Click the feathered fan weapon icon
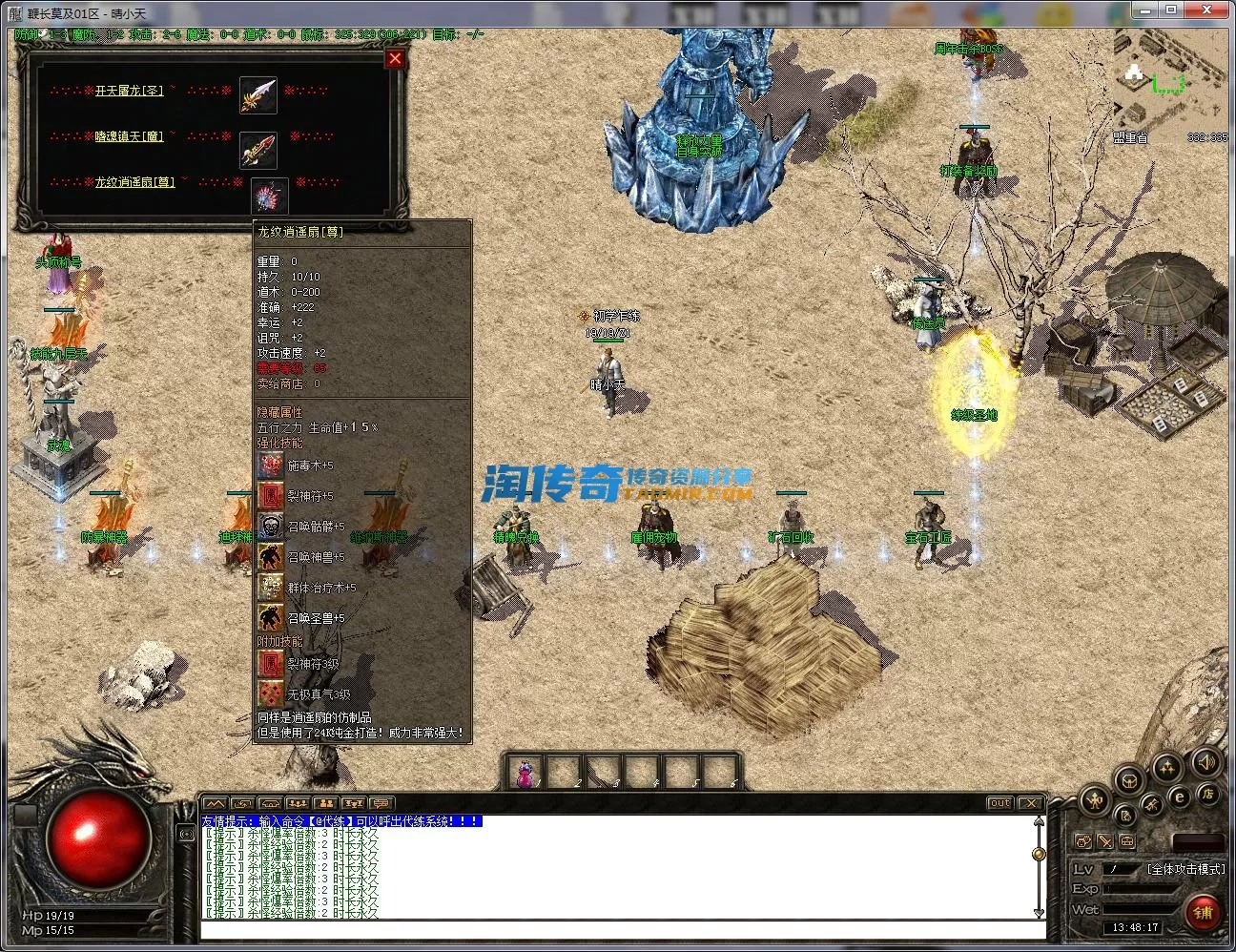This screenshot has width=1236, height=952. pyautogui.click(x=269, y=197)
